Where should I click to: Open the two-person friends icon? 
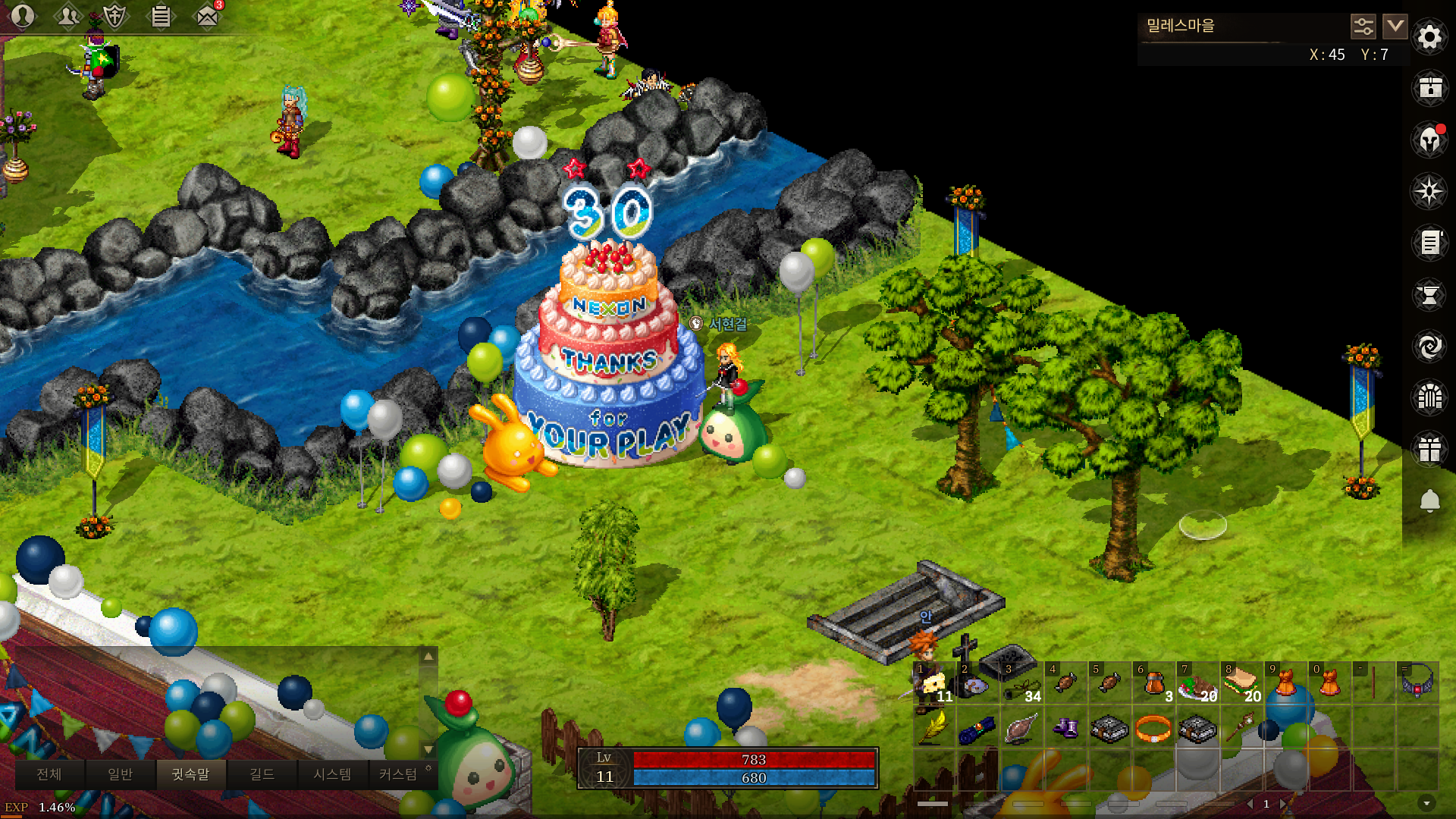[x=68, y=16]
